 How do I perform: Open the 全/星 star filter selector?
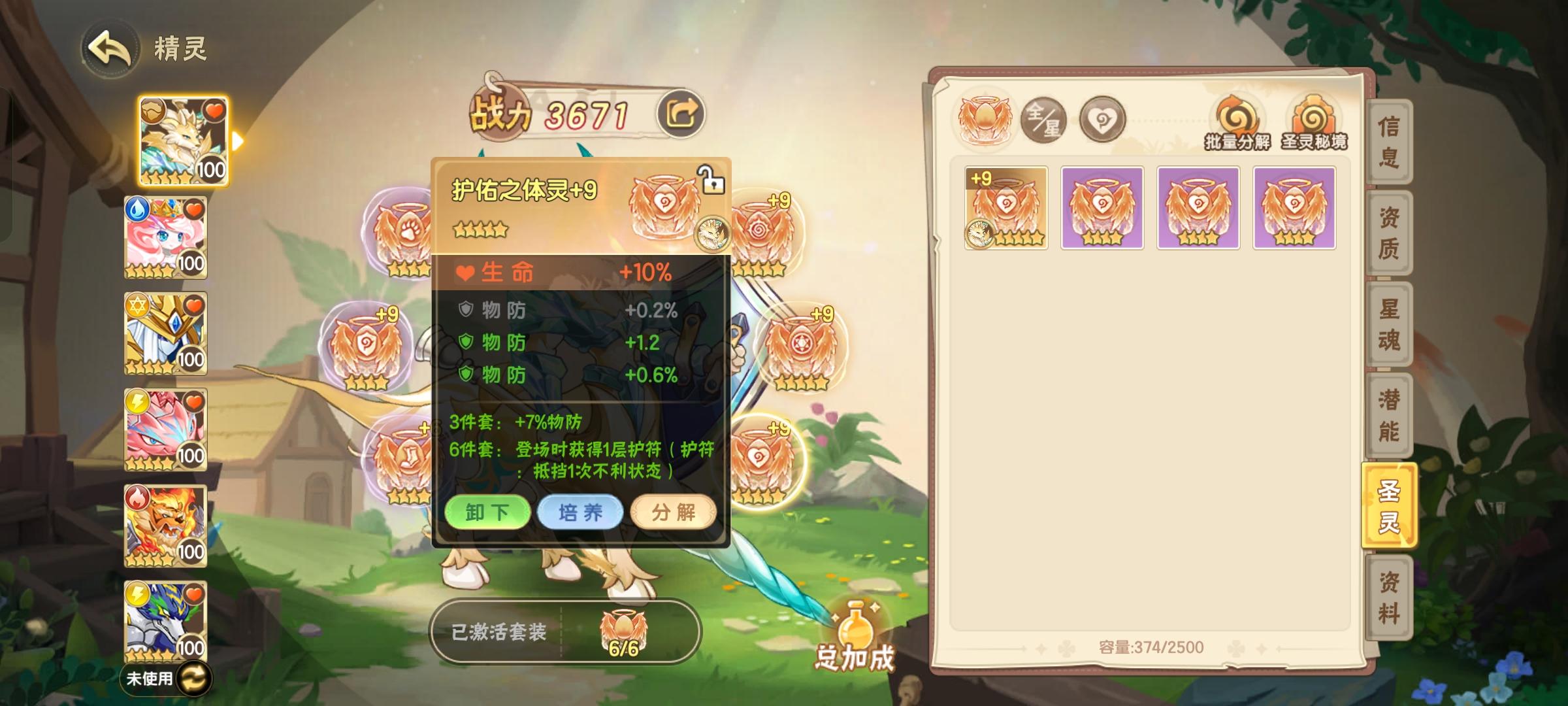point(1043,120)
